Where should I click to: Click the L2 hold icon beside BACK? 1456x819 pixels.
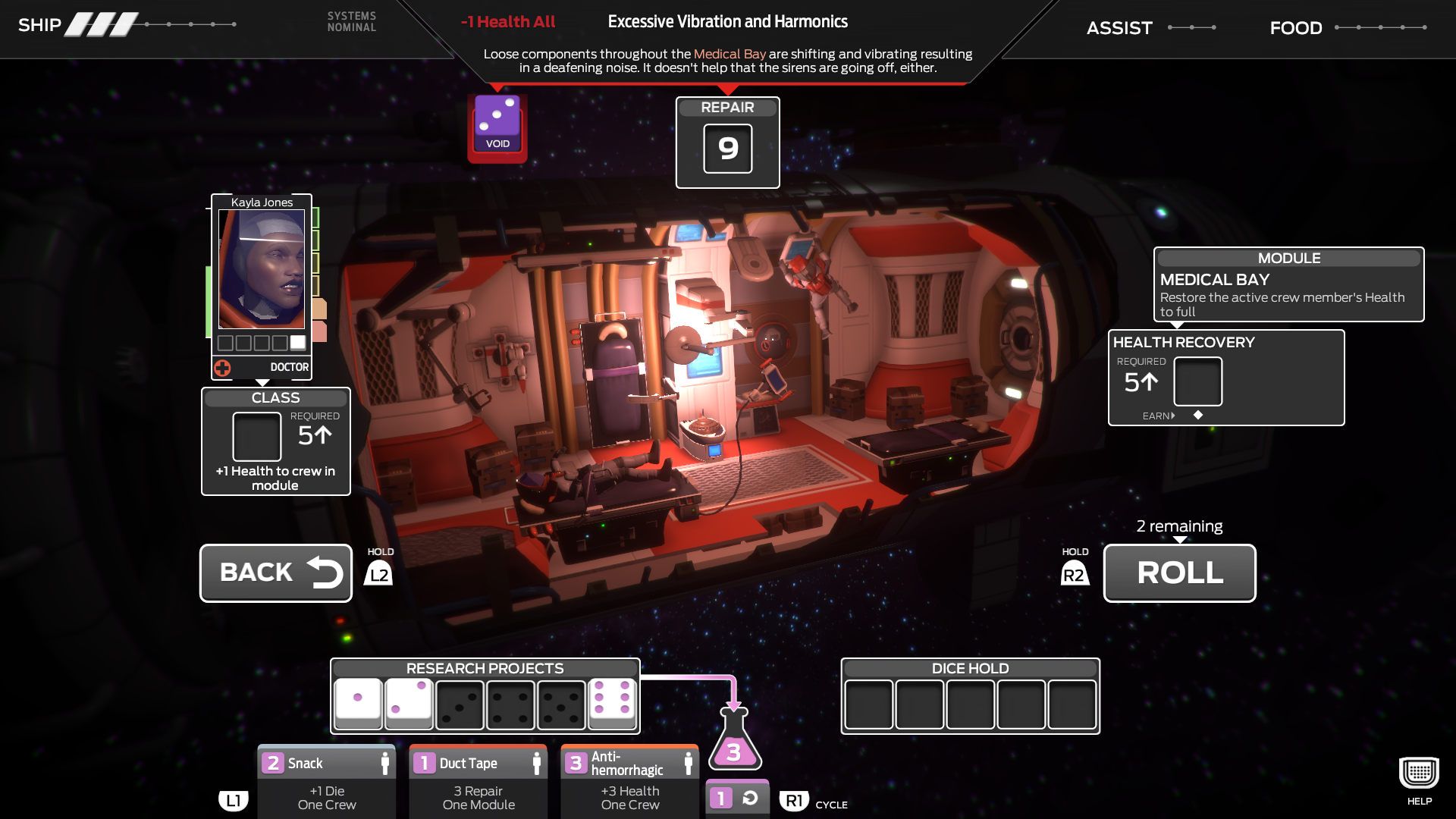(378, 573)
